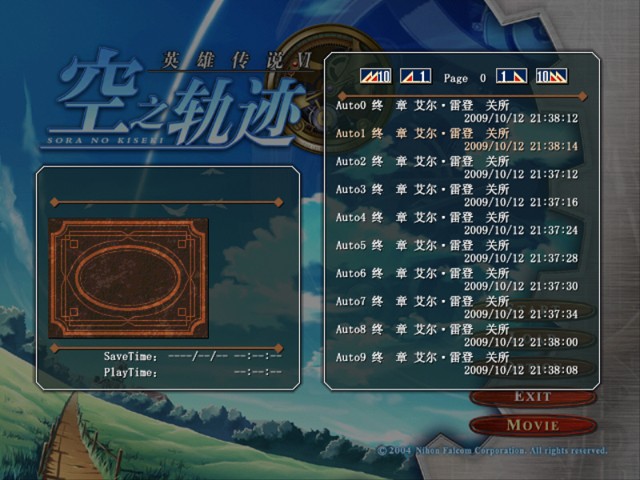
Task: Jump forward ten pages in the save list
Action: point(551,76)
